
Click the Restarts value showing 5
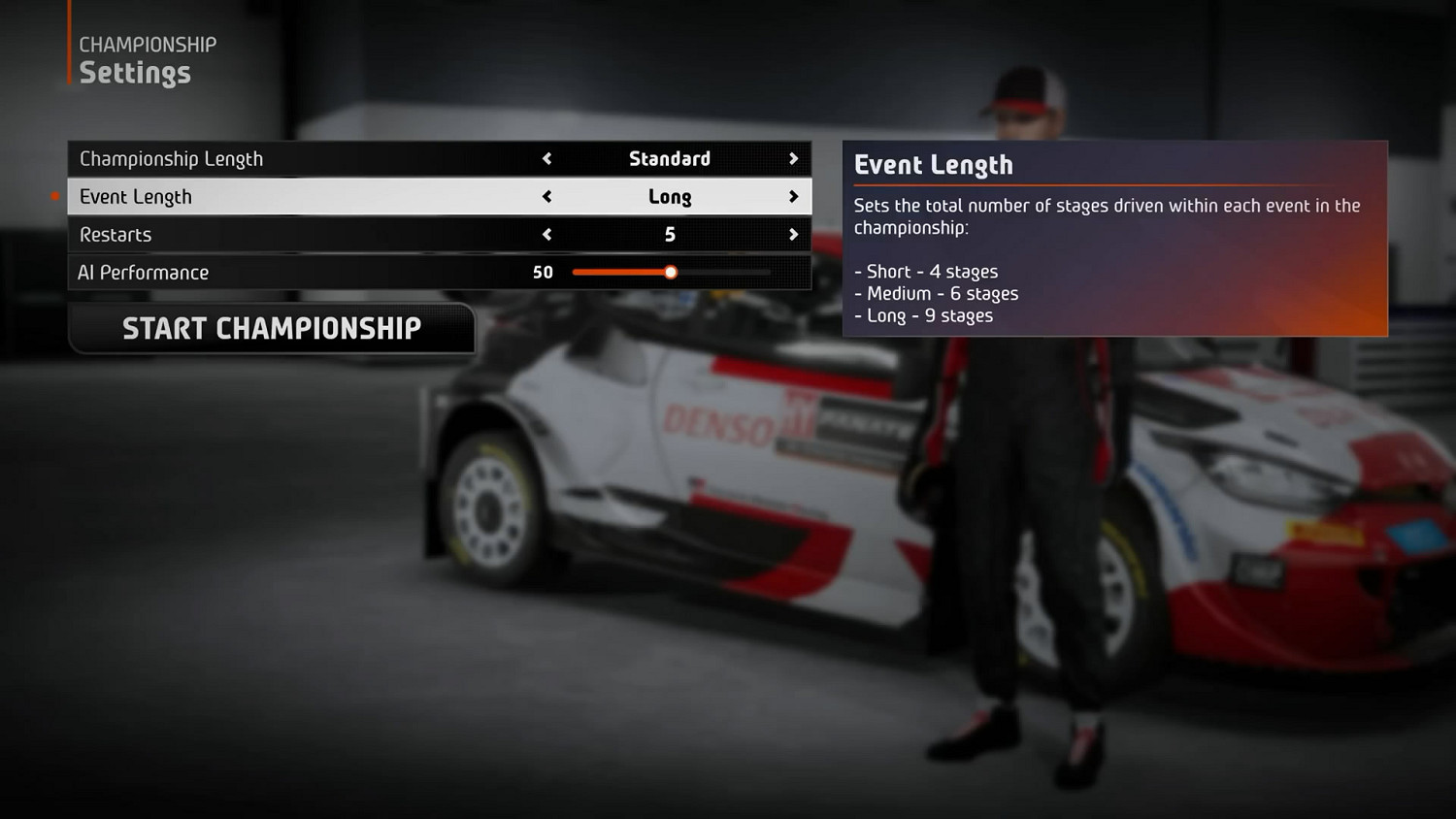(670, 234)
